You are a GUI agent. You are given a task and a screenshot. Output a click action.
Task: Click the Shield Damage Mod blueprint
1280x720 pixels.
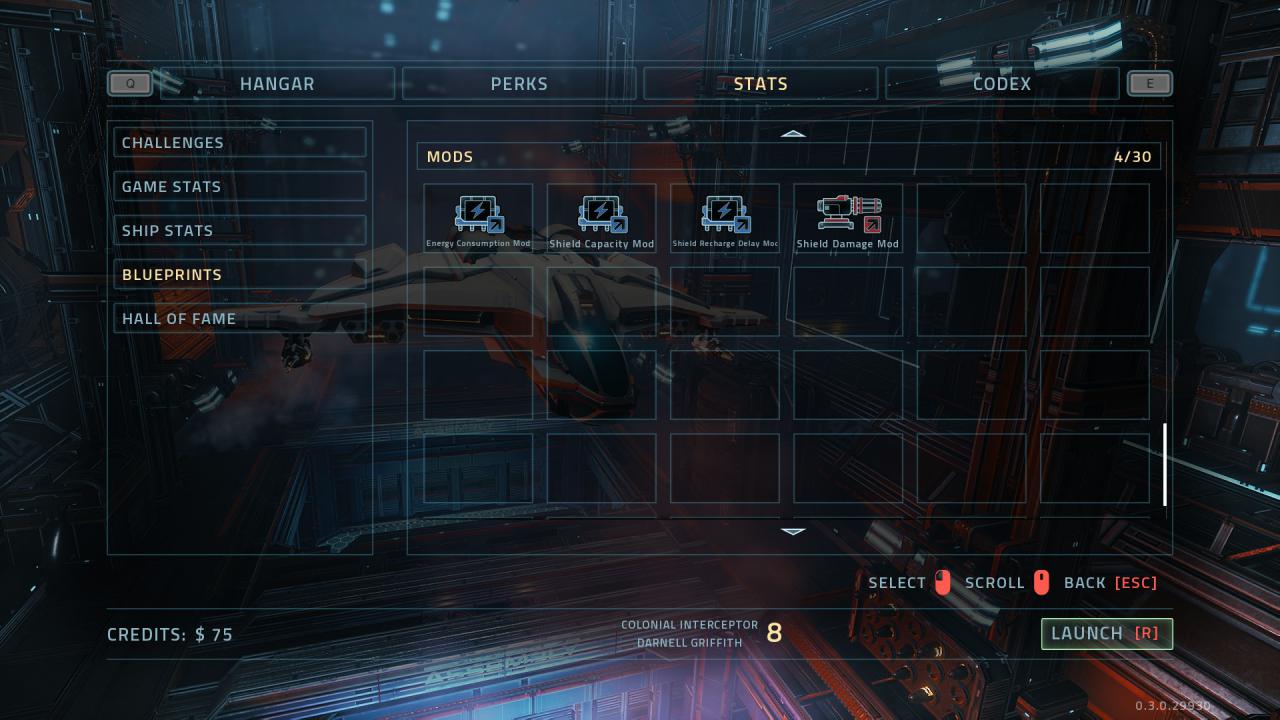coord(848,218)
